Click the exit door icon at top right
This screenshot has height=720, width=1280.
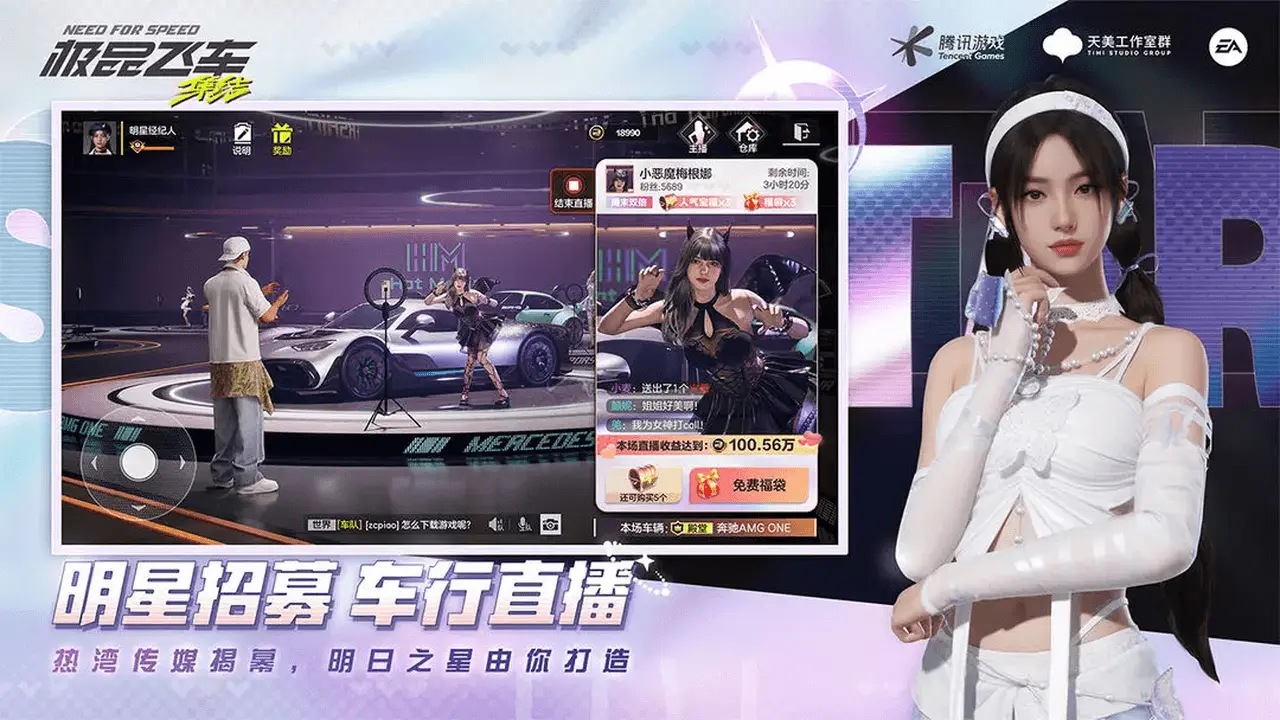[x=802, y=134]
